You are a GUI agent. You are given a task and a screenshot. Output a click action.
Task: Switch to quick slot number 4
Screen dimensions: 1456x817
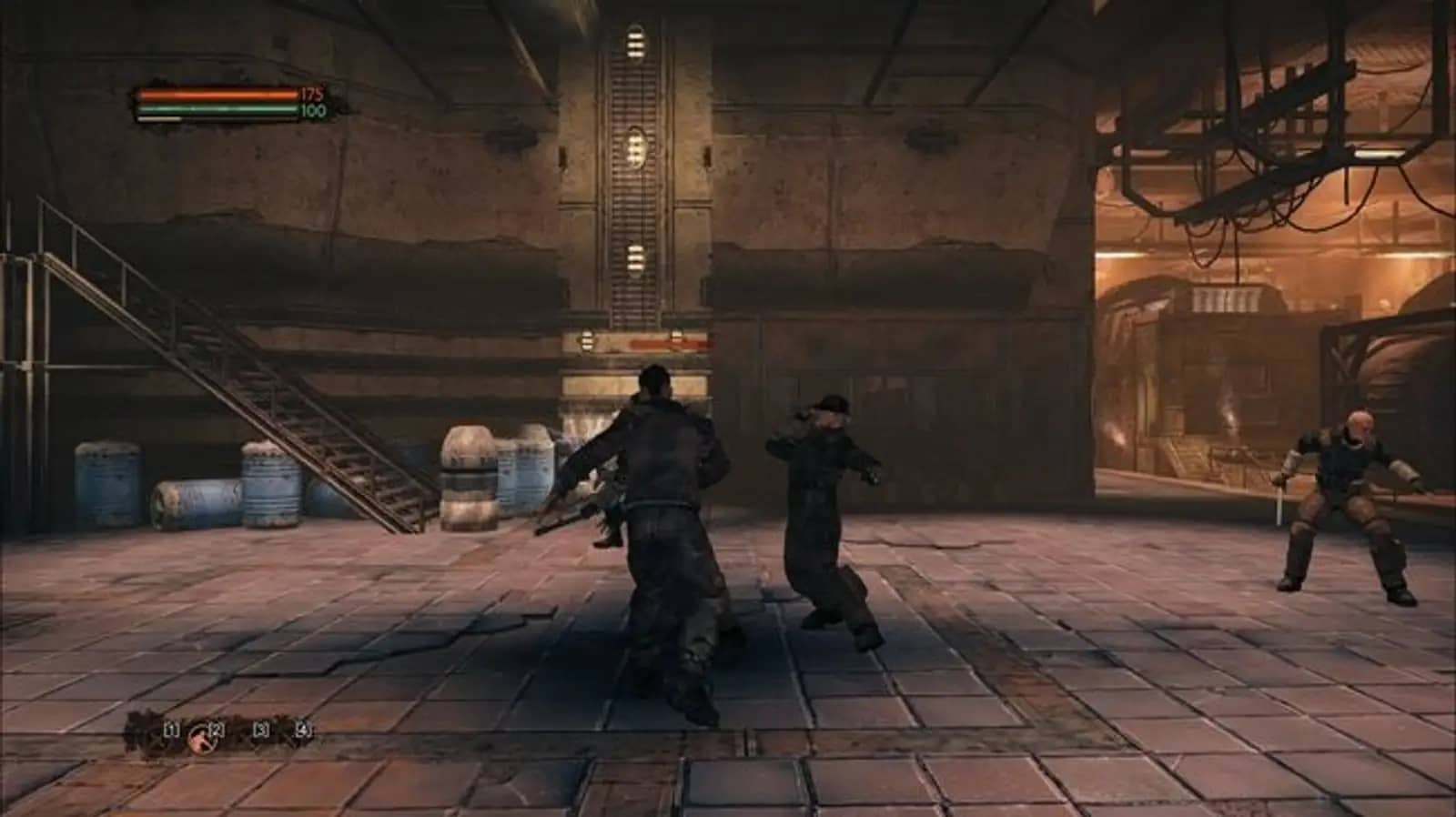click(x=303, y=729)
